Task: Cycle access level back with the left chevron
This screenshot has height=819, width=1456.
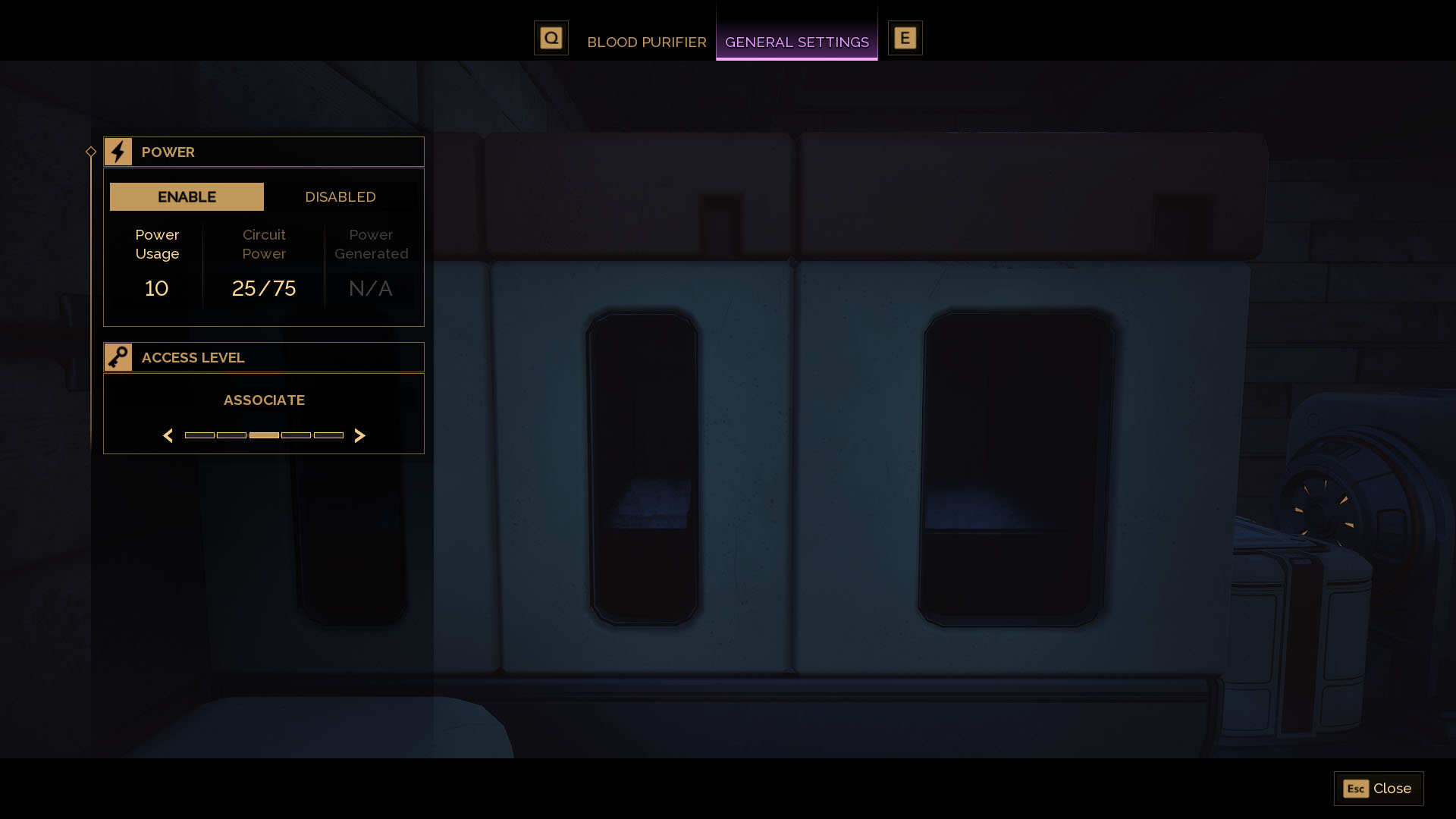Action: pos(168,435)
